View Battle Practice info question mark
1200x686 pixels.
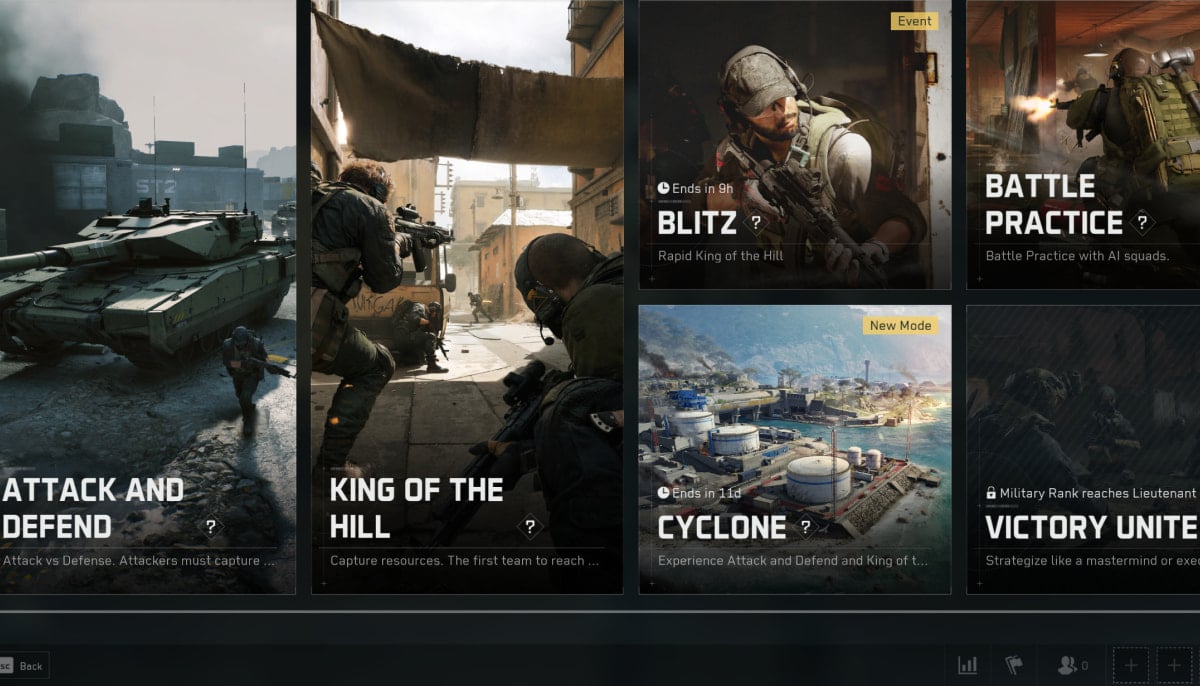click(x=1143, y=222)
